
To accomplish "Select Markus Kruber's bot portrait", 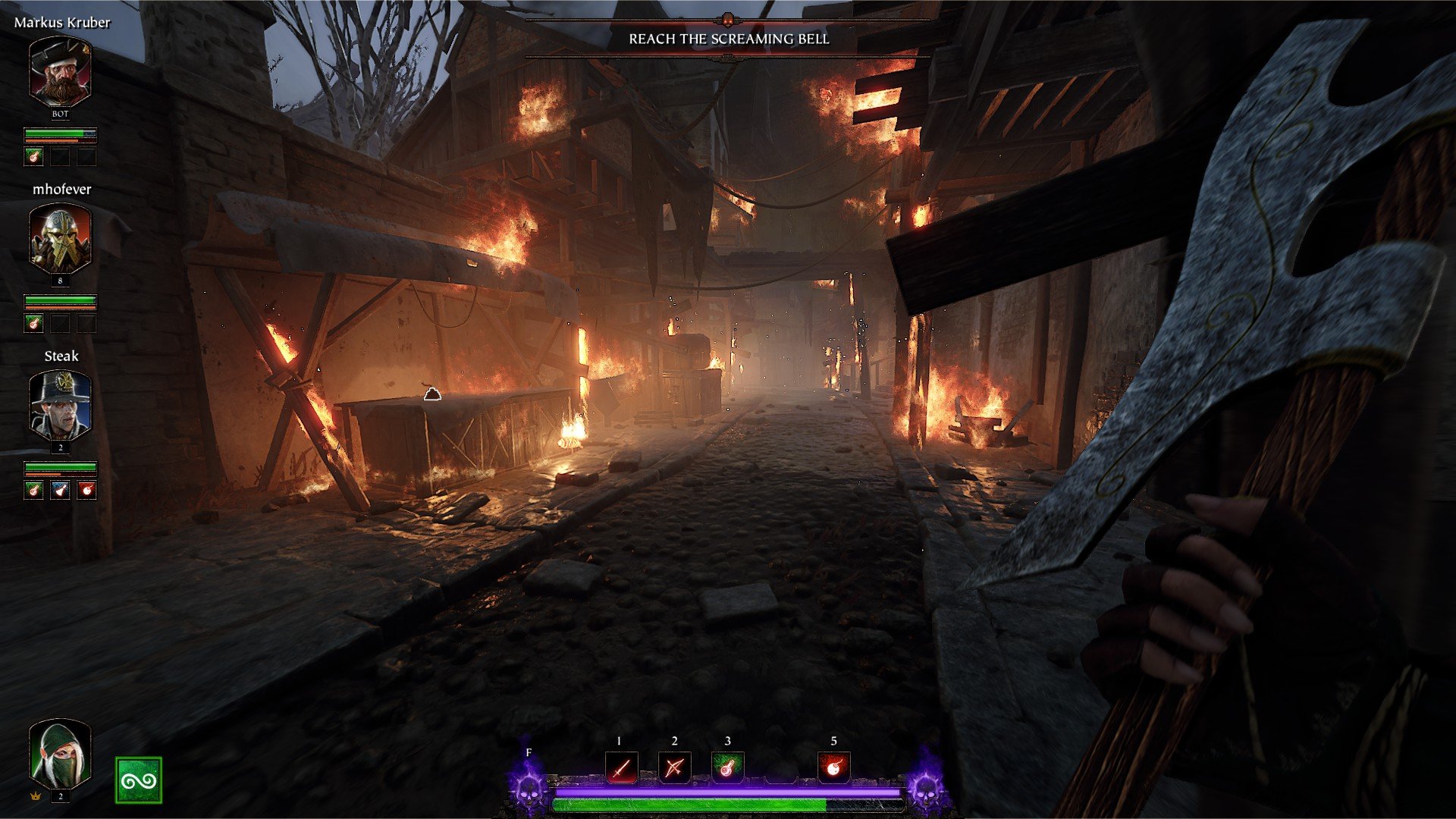I will pos(60,72).
